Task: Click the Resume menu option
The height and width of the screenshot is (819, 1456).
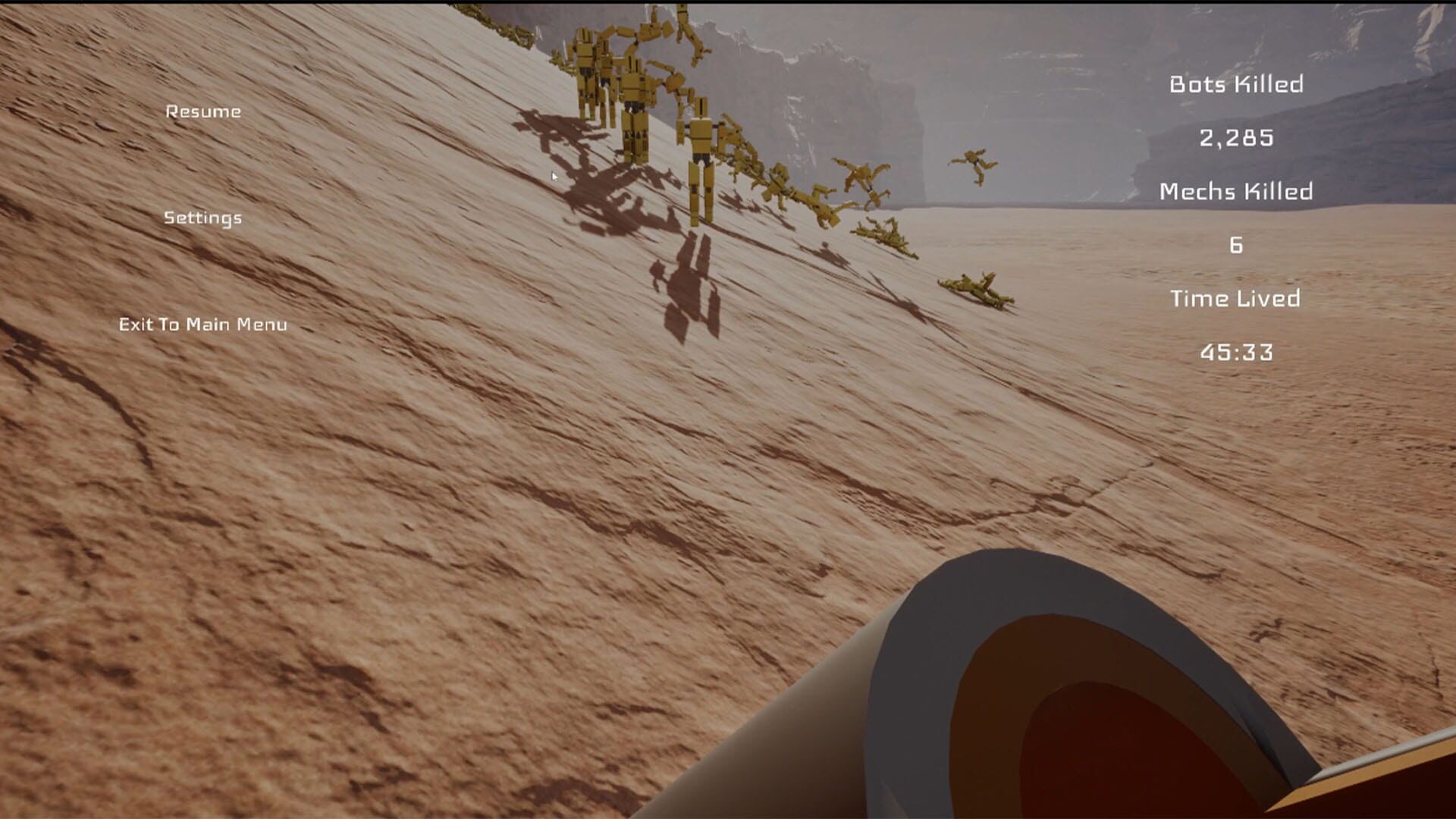Action: coord(203,111)
